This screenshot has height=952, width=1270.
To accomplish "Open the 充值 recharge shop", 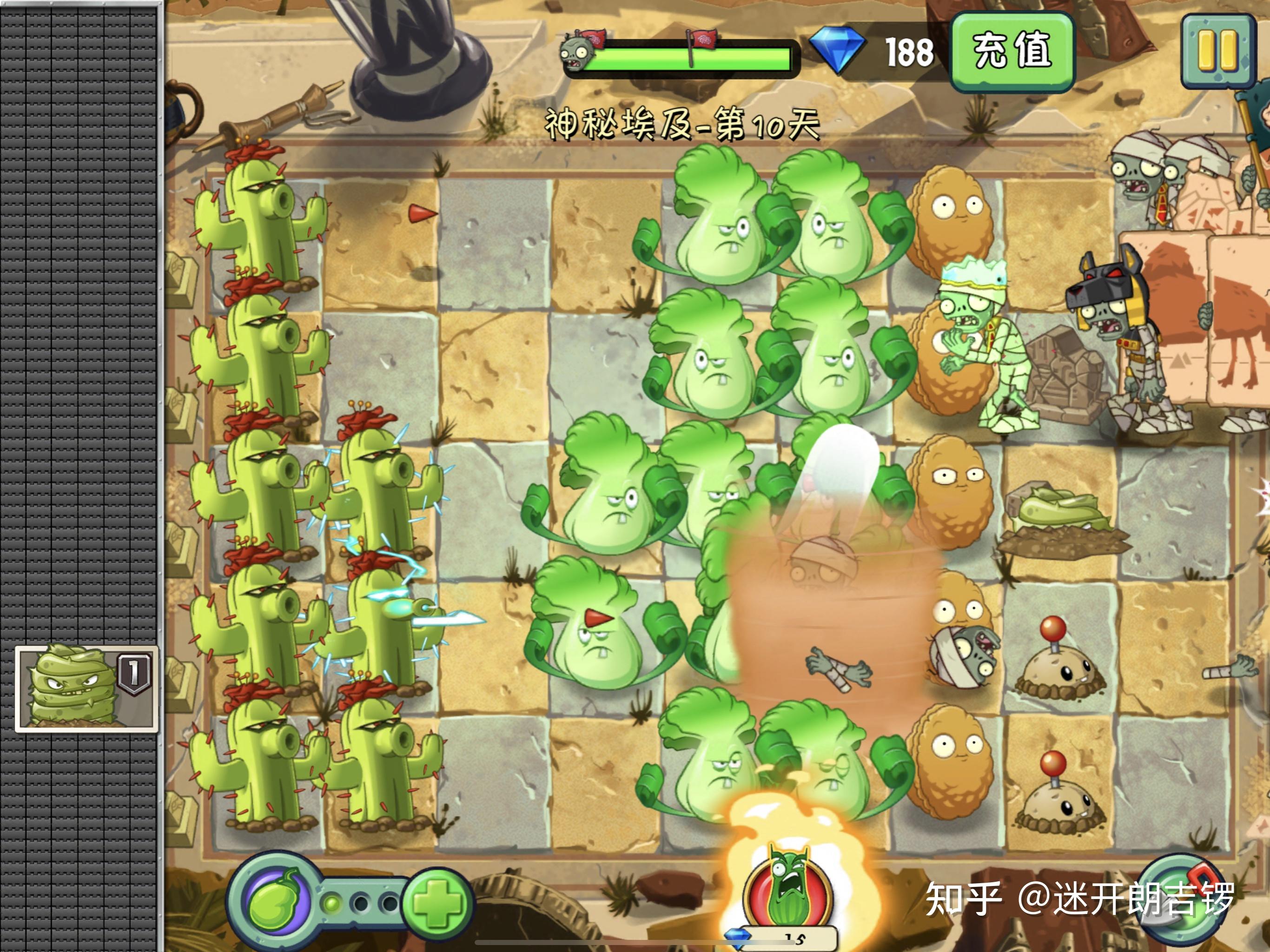I will click(x=1012, y=52).
